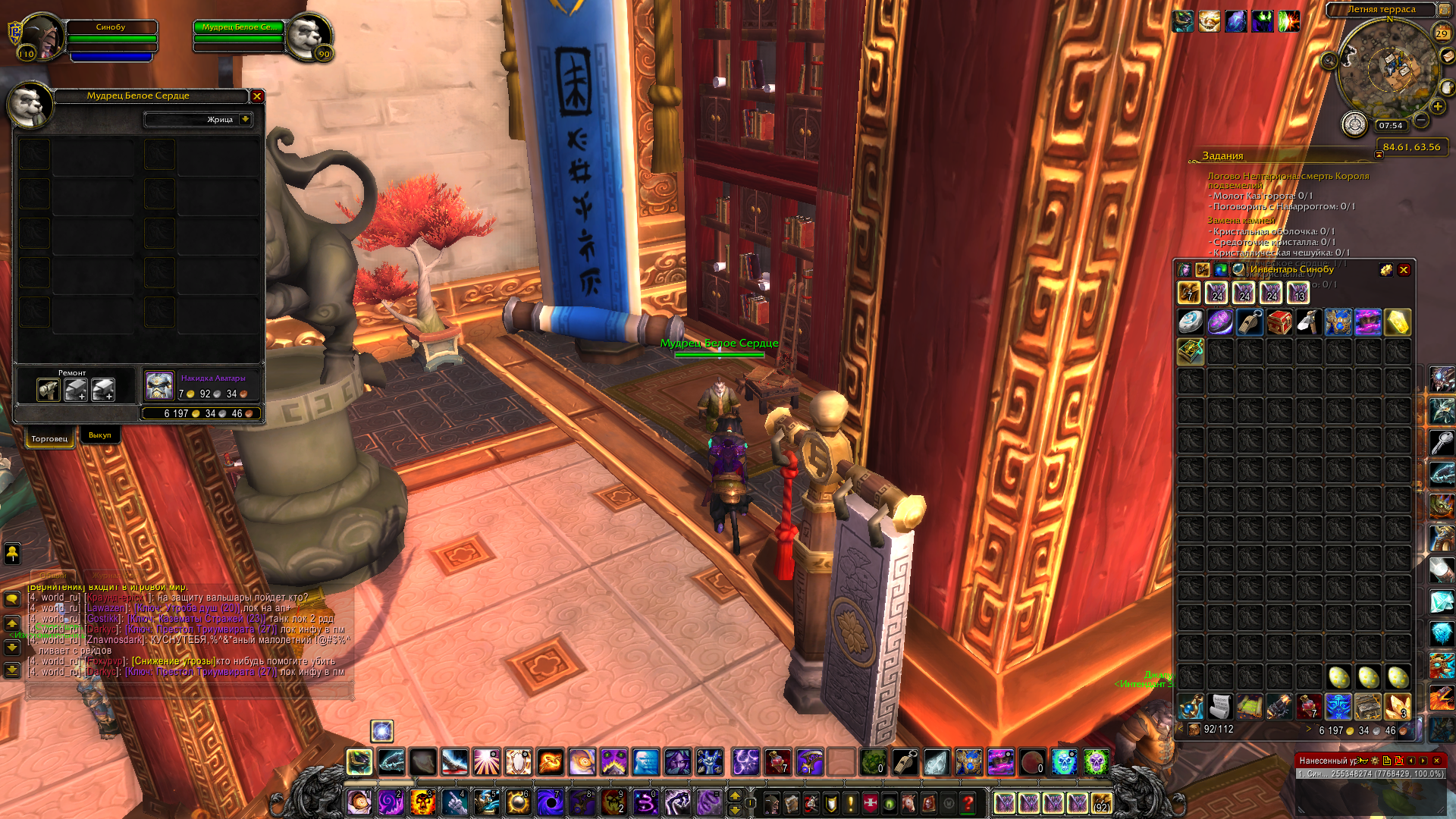Open the red question mark help button
Viewport: 1456px width, 819px height.
pos(968,802)
